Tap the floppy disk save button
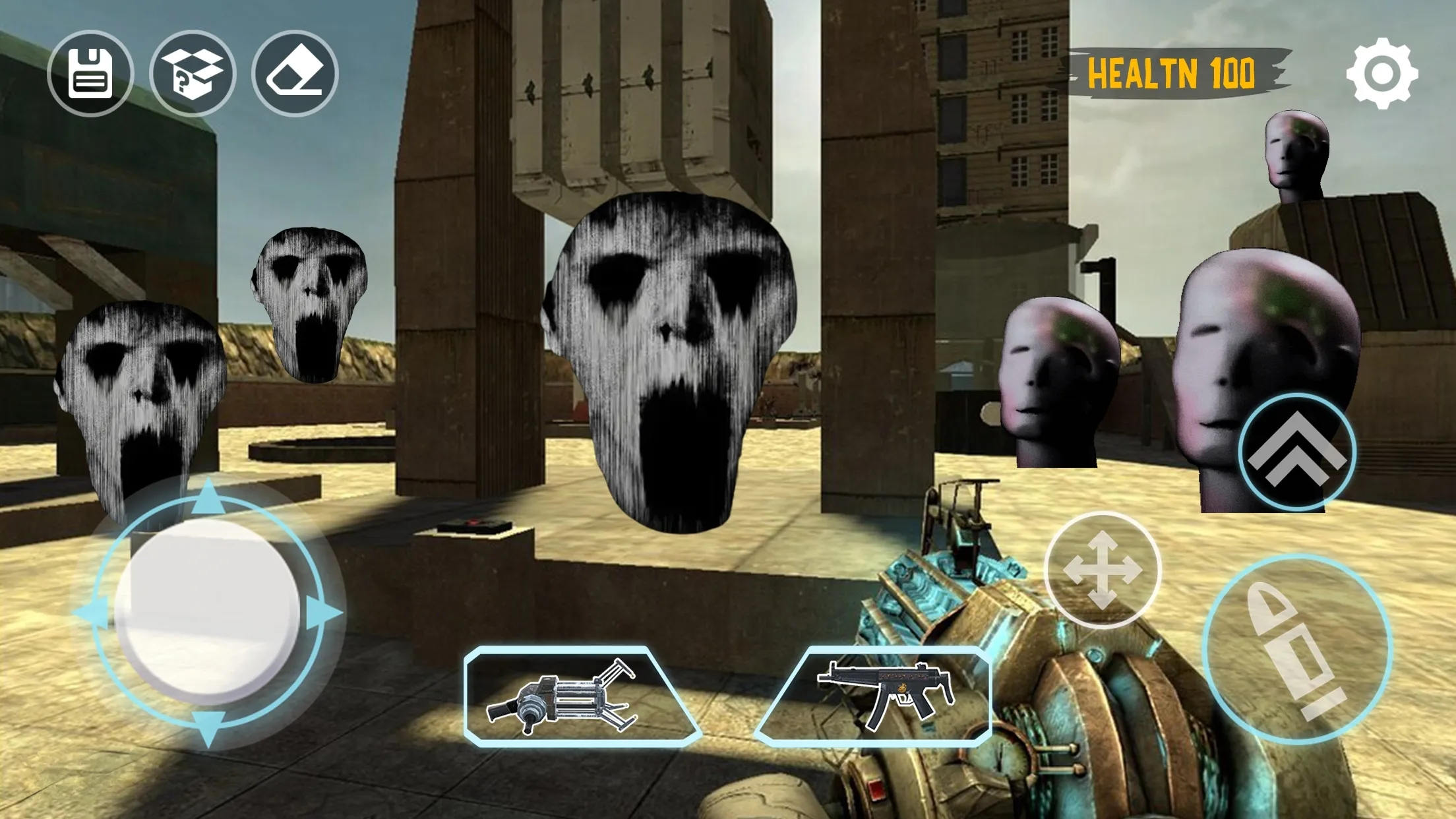The width and height of the screenshot is (1456, 819). point(90,73)
